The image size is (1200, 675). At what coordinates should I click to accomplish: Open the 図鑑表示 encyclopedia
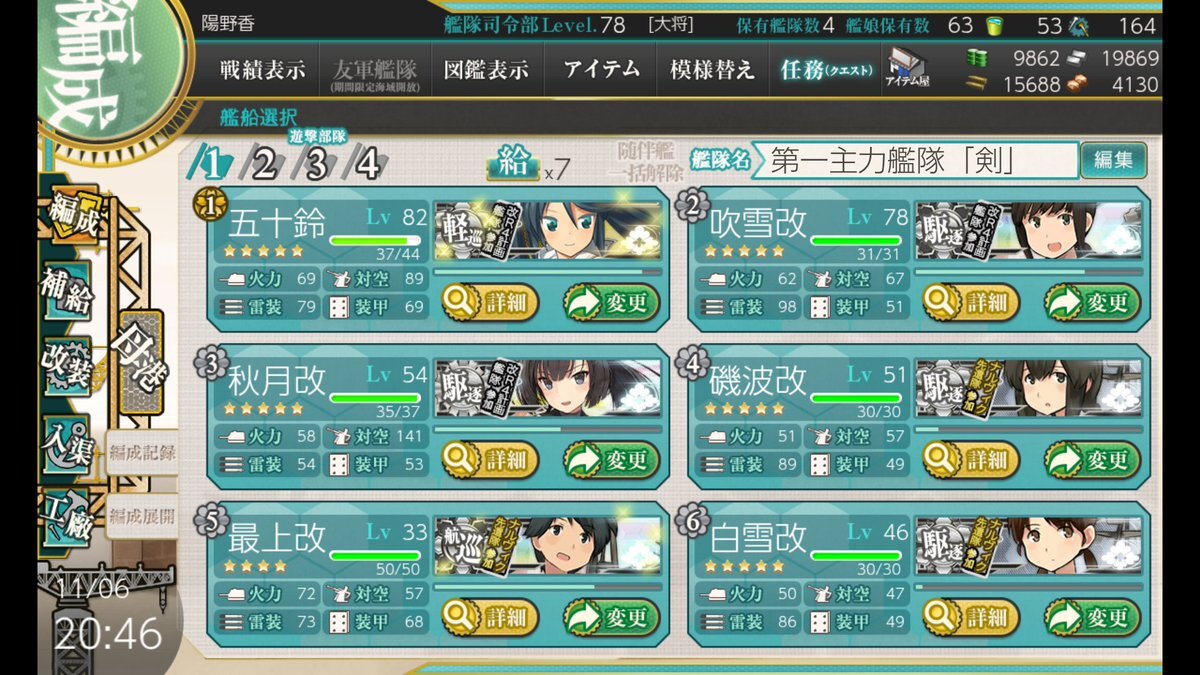487,70
